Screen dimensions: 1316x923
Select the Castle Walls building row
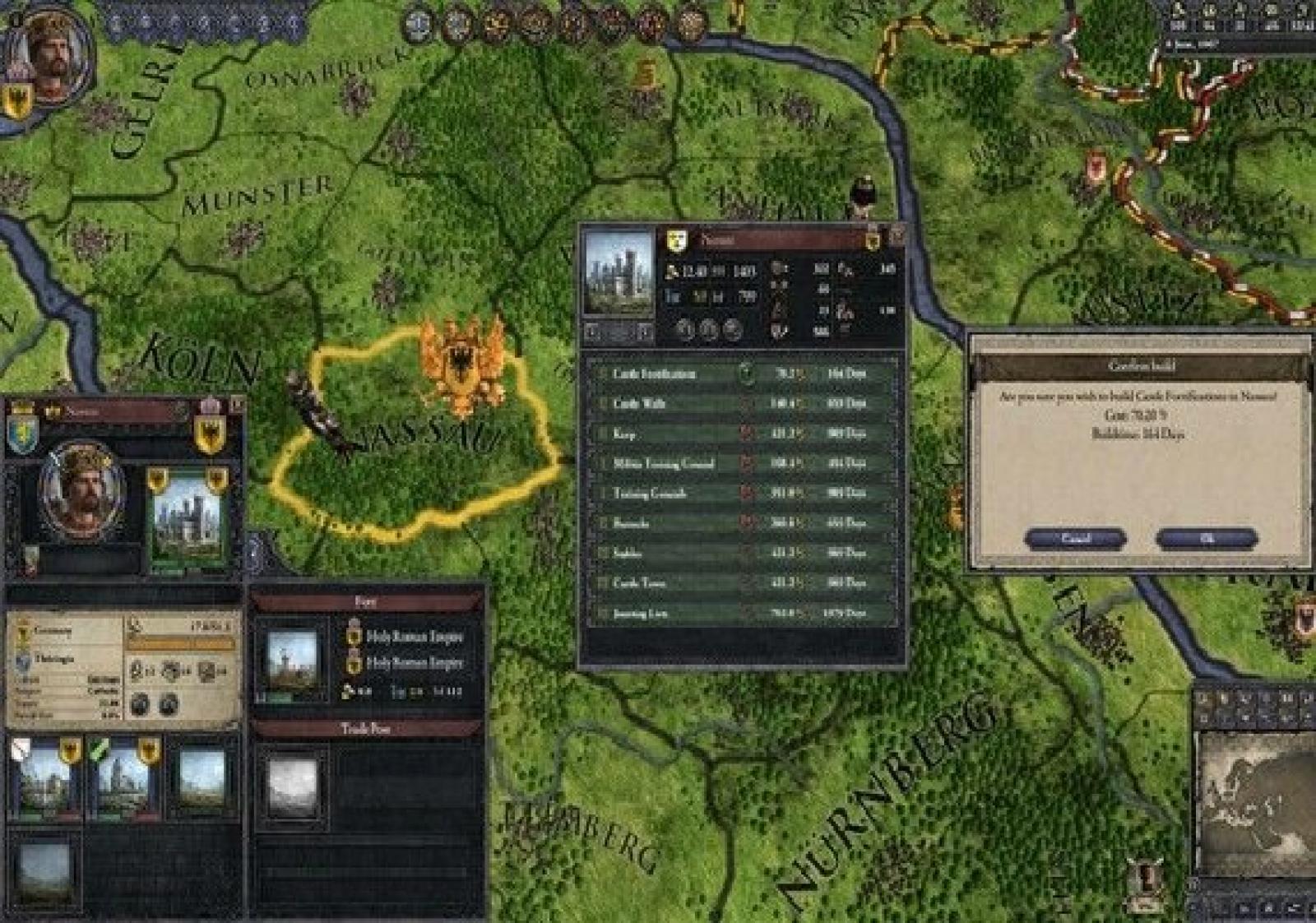click(x=740, y=404)
